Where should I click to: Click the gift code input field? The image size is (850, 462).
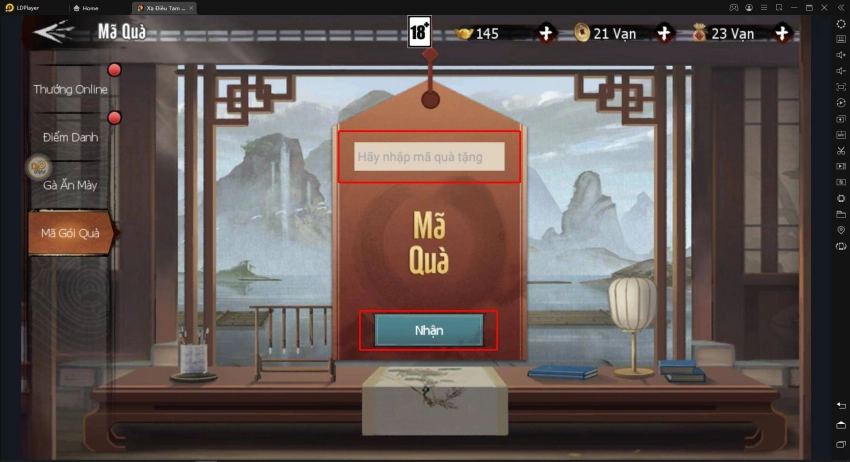pos(429,157)
